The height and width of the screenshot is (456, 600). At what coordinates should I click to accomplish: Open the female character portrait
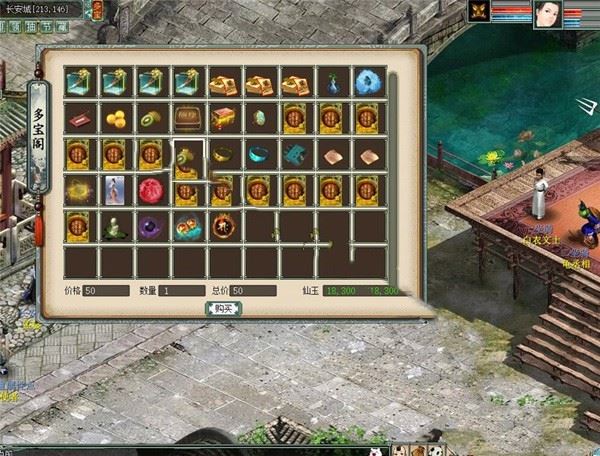(548, 13)
